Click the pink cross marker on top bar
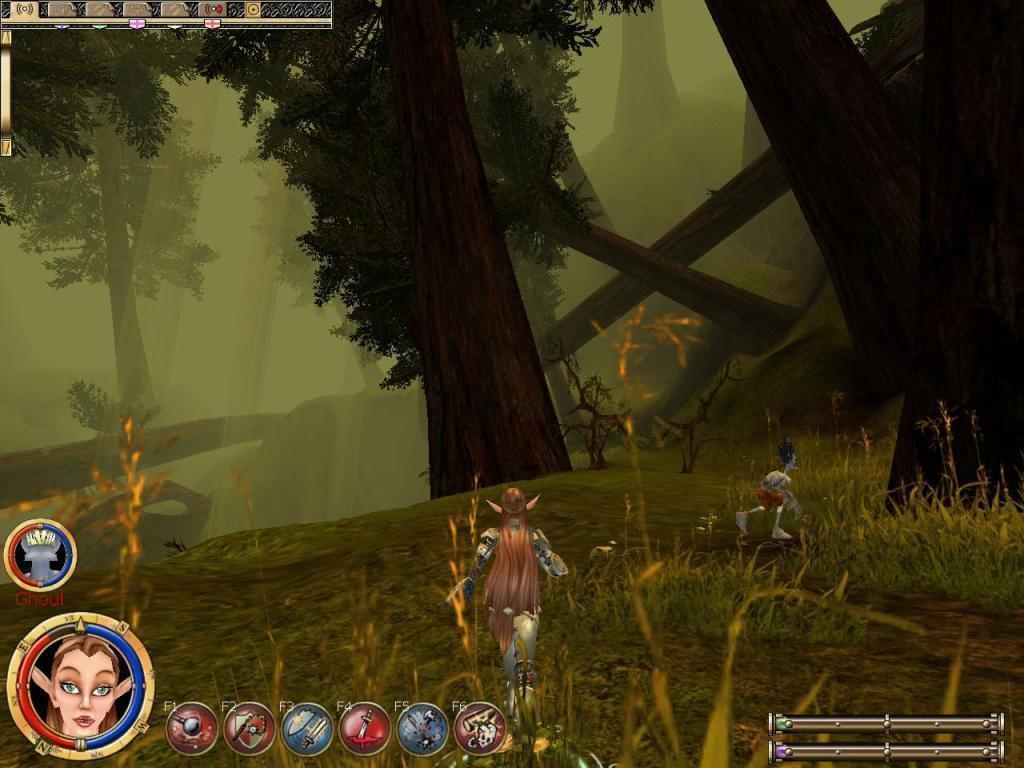The height and width of the screenshot is (768, 1024). 212,23
